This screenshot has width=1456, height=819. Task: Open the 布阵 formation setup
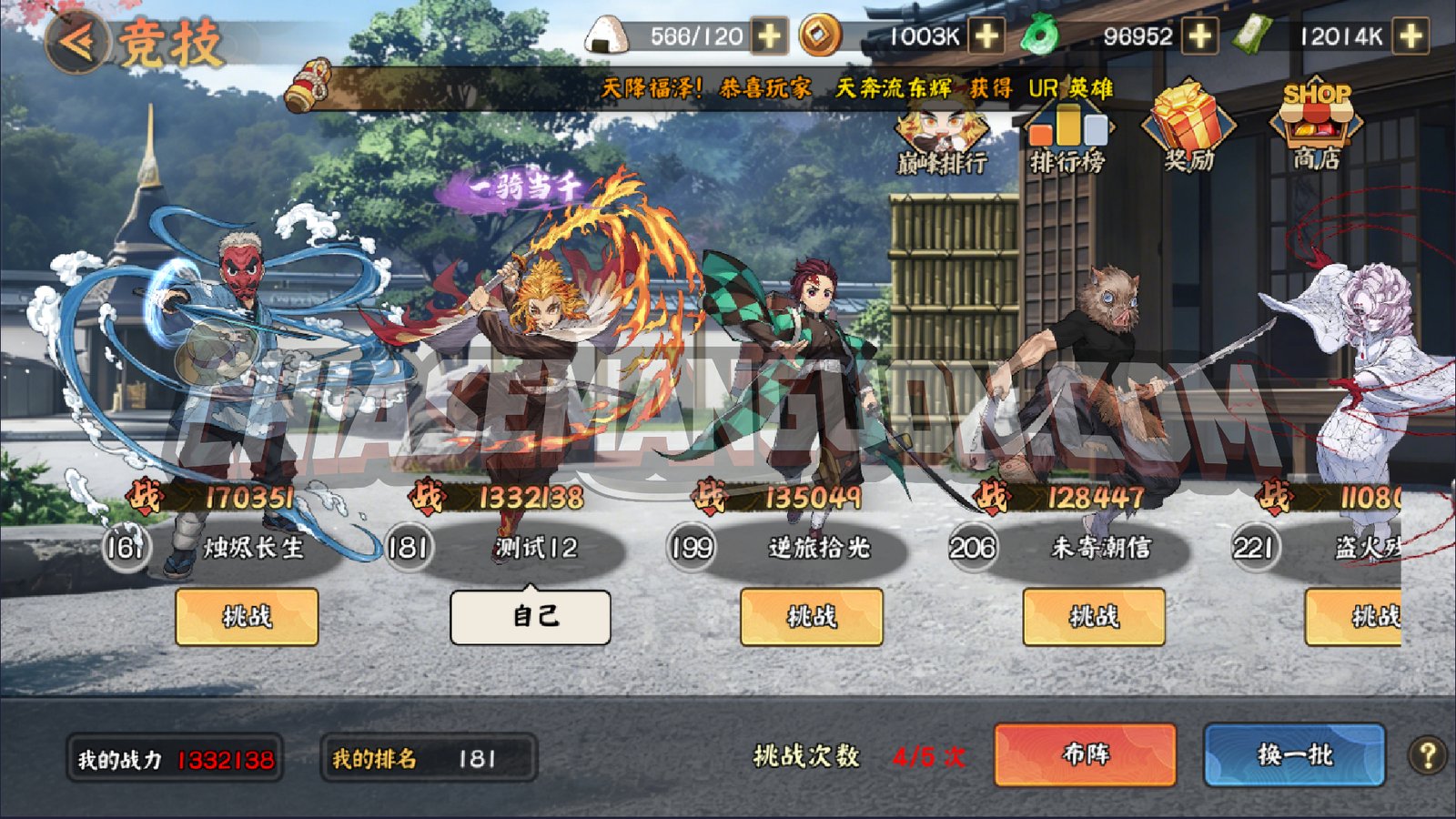[x=1085, y=754]
